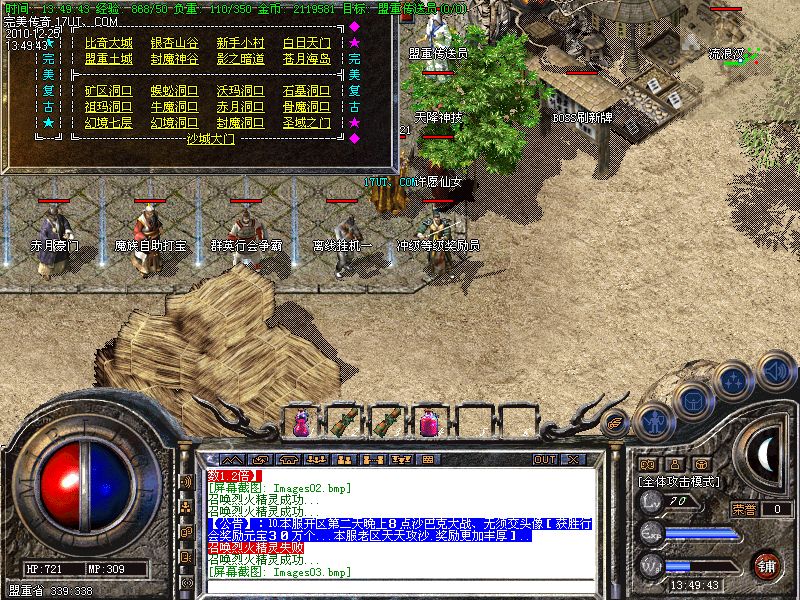Go to 白日天门
Viewport: 800px width, 600px height.
pos(307,43)
